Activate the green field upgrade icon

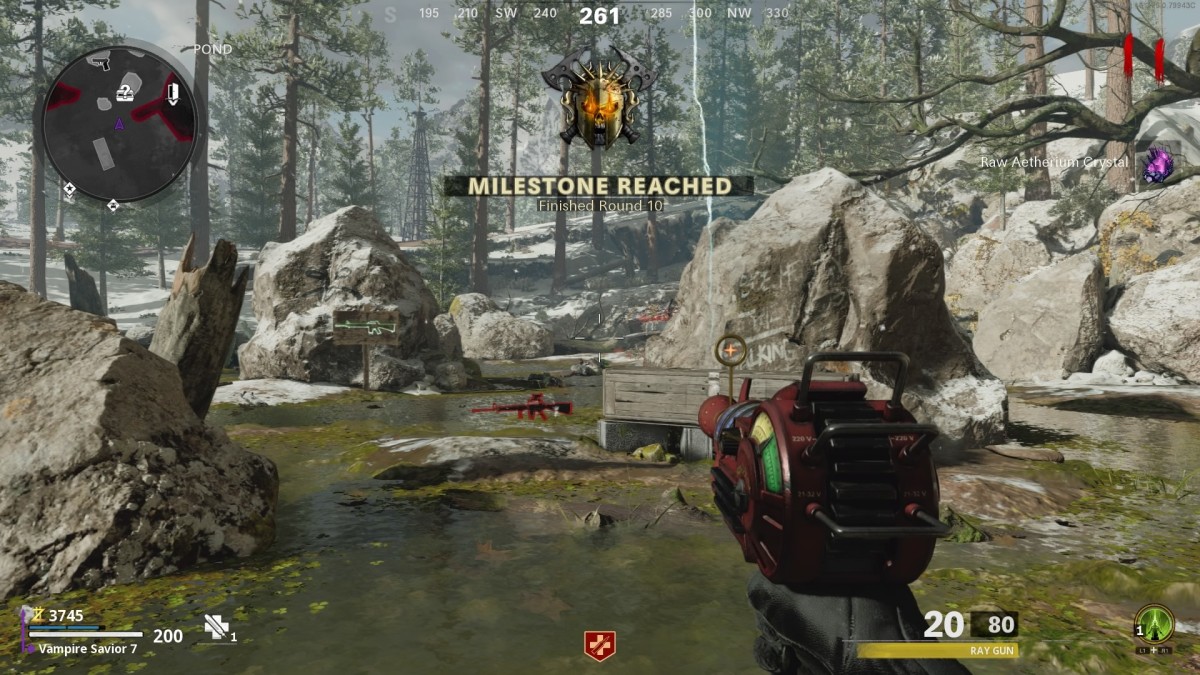tap(1154, 623)
